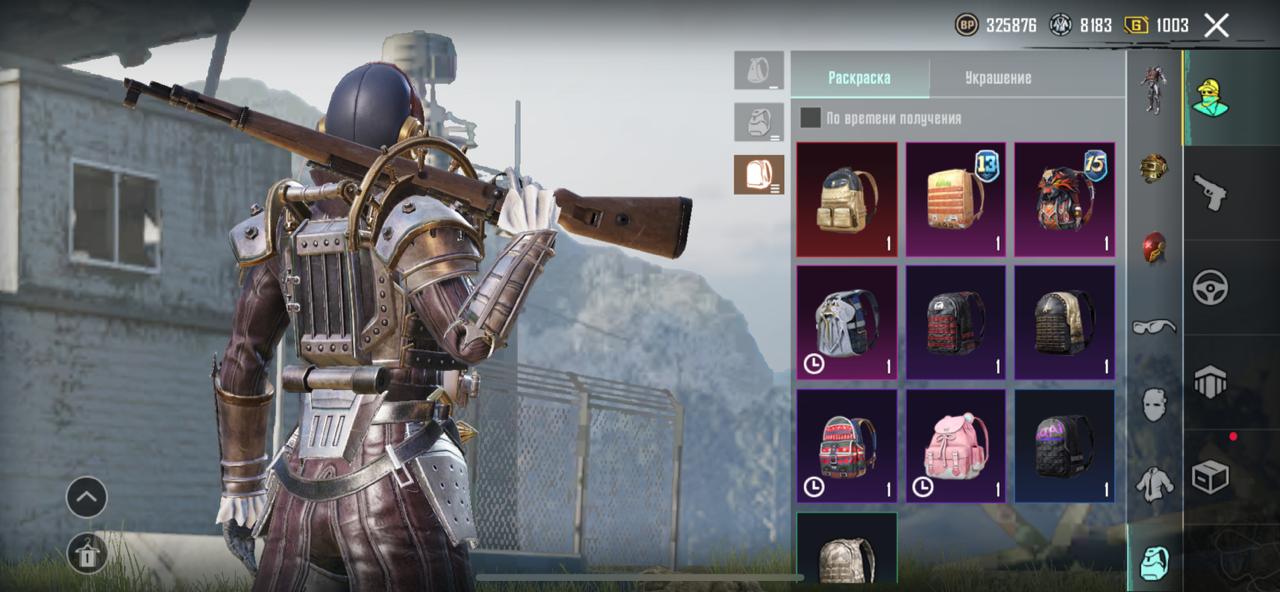1280x592 pixels.
Task: Close the inventory with the X button
Action: (1216, 25)
